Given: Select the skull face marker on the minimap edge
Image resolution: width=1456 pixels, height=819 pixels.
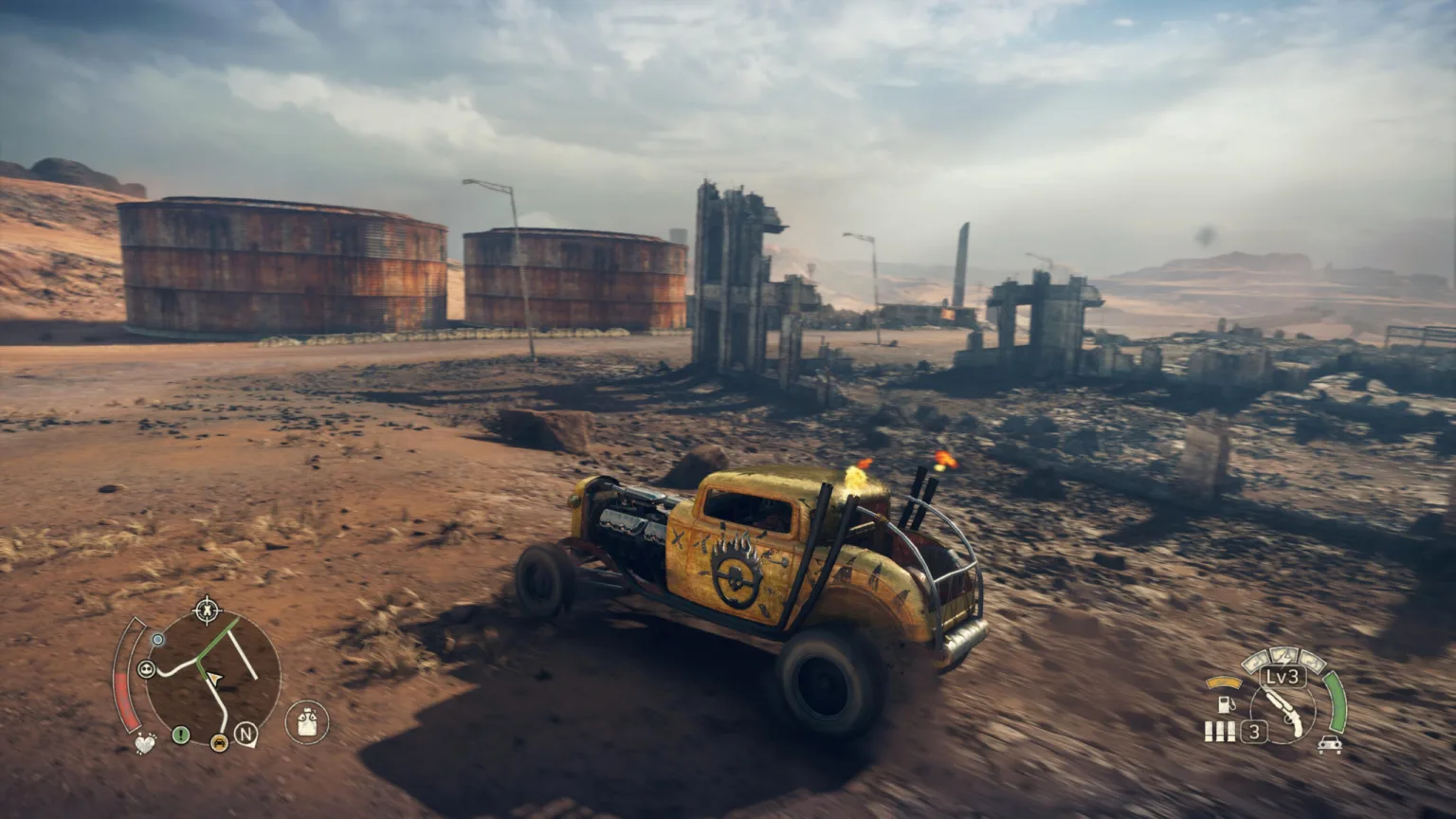Looking at the screenshot, I should coord(147,669).
